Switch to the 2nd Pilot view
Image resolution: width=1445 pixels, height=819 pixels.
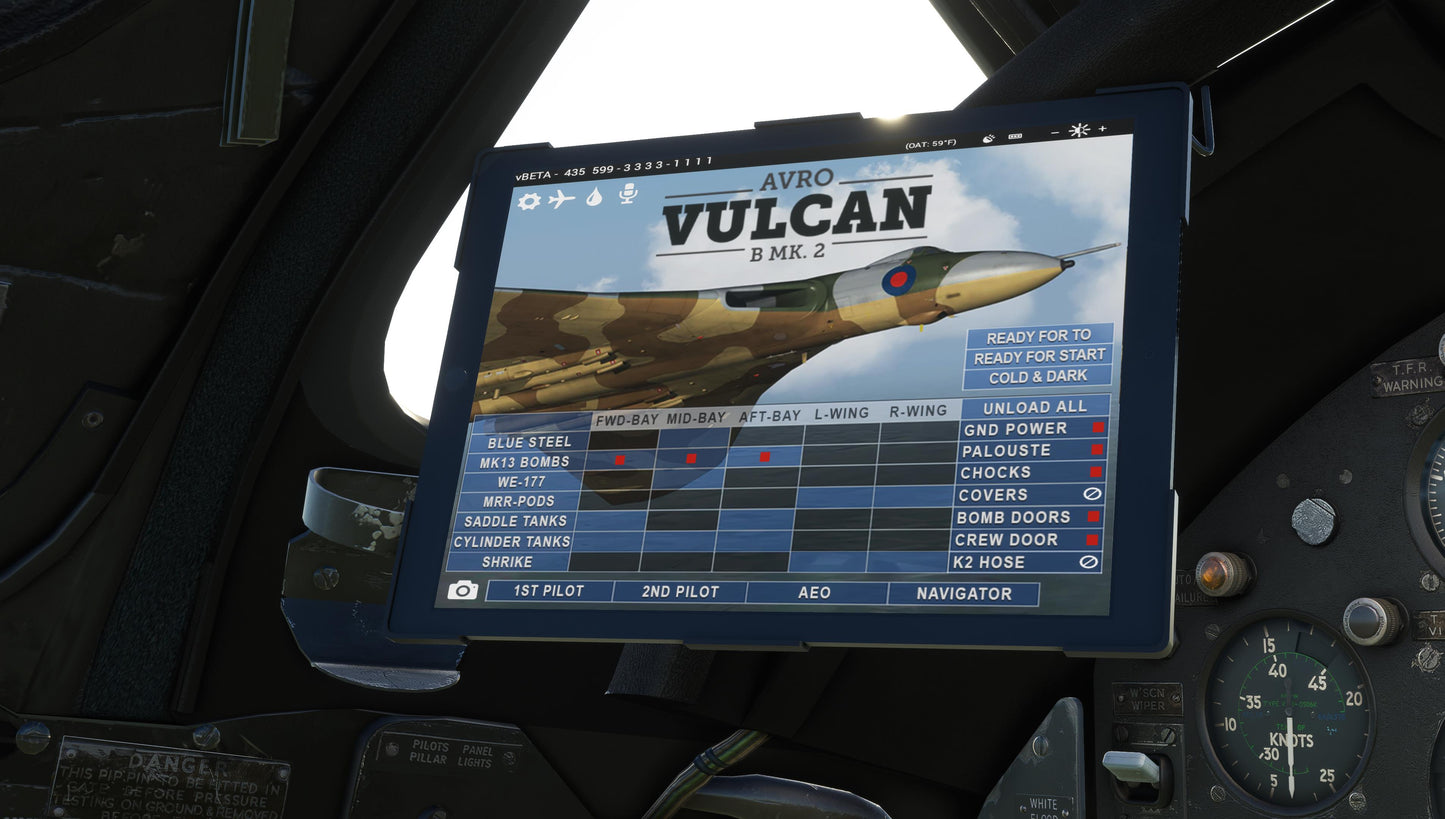click(680, 592)
